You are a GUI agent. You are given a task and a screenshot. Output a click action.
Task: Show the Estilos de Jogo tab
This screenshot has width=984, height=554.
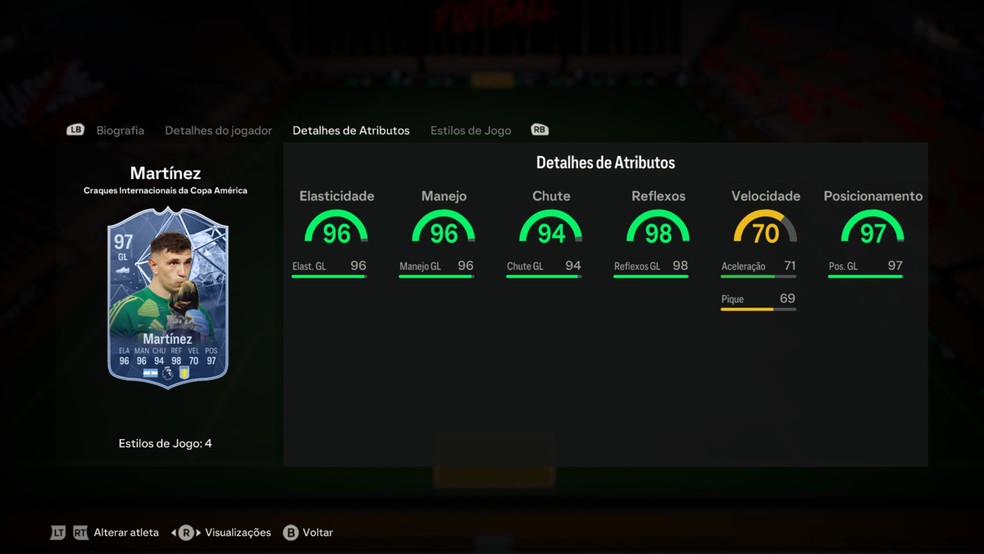click(x=471, y=131)
